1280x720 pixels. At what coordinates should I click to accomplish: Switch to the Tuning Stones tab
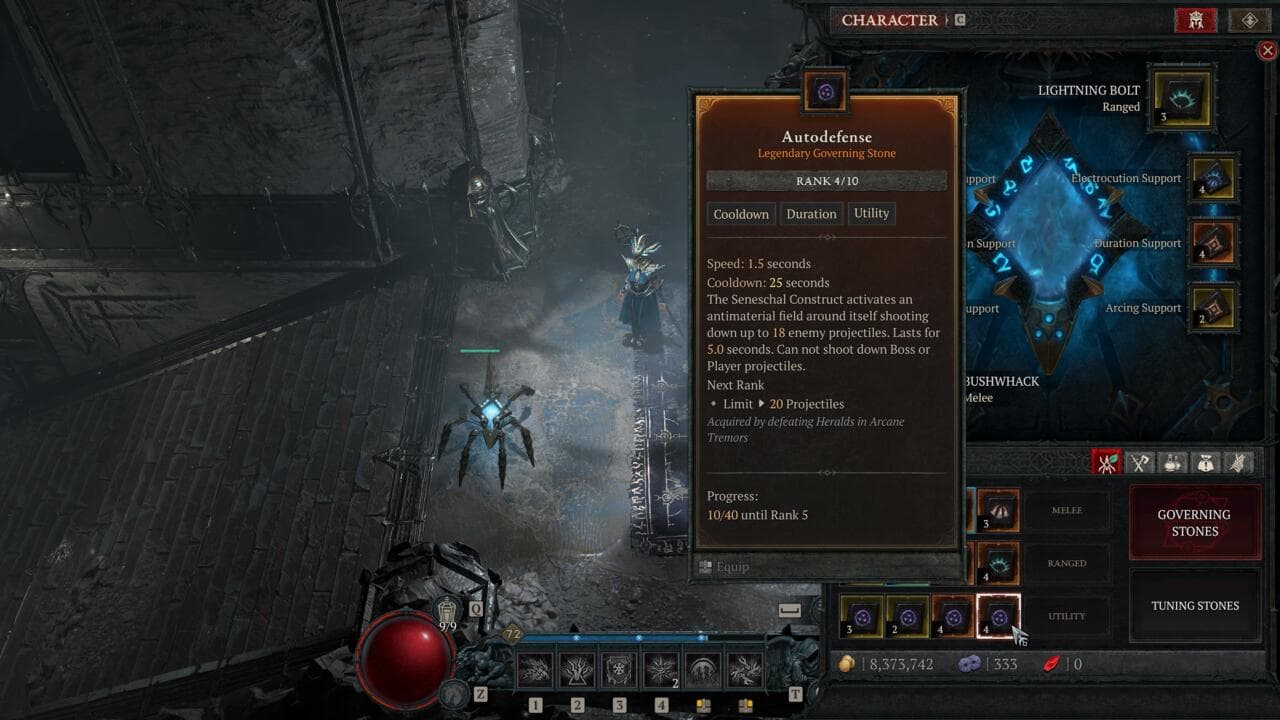click(1195, 605)
